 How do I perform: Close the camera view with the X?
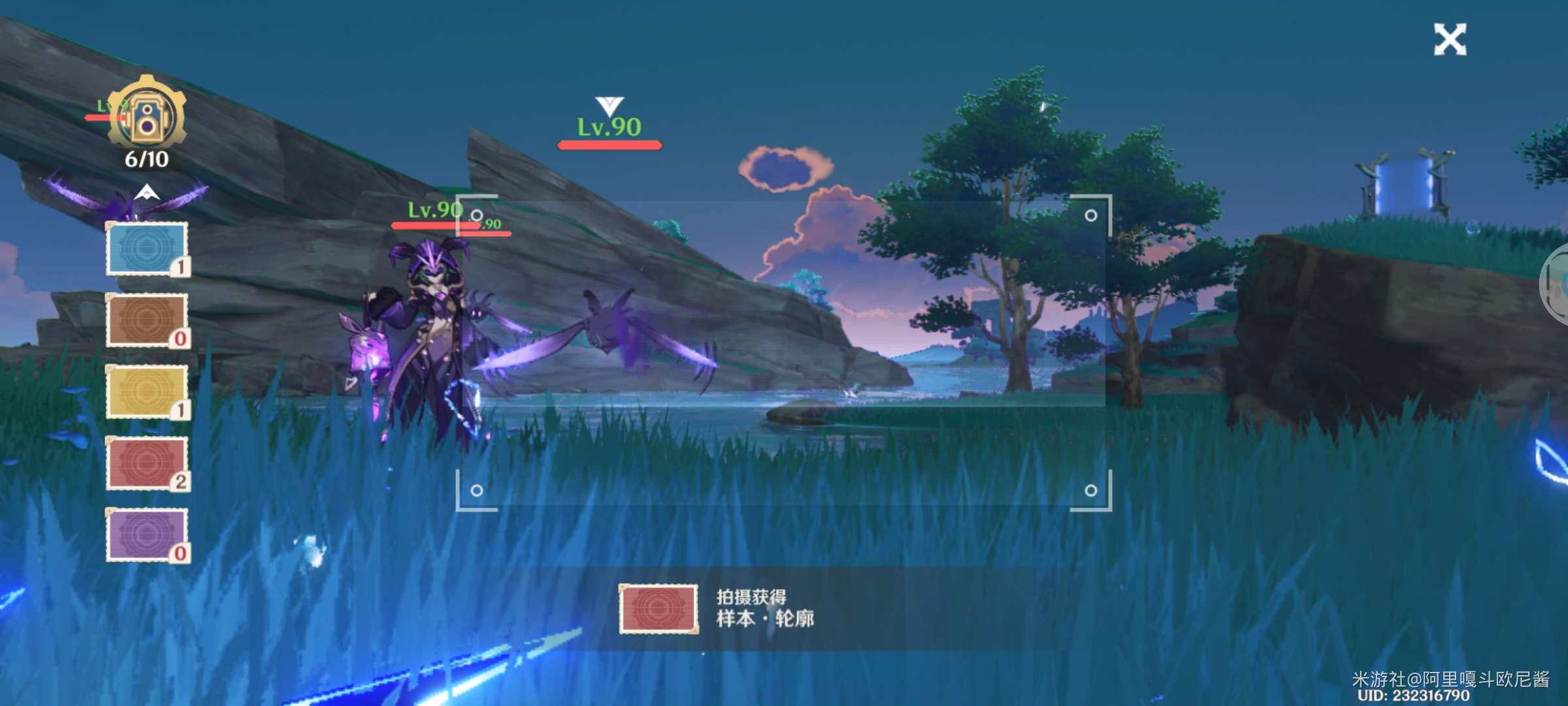tap(1449, 40)
